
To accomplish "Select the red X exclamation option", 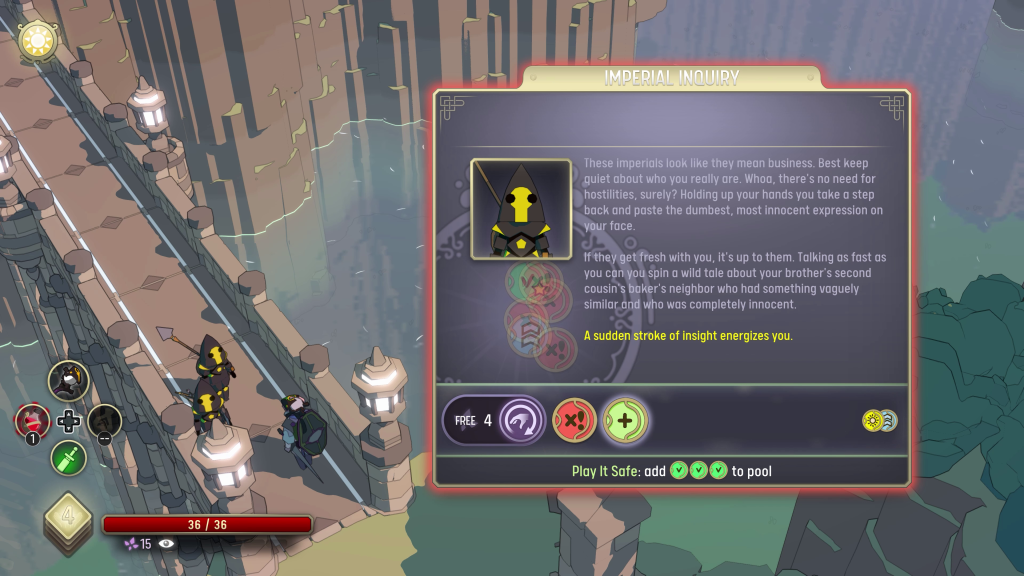I will pyautogui.click(x=574, y=420).
